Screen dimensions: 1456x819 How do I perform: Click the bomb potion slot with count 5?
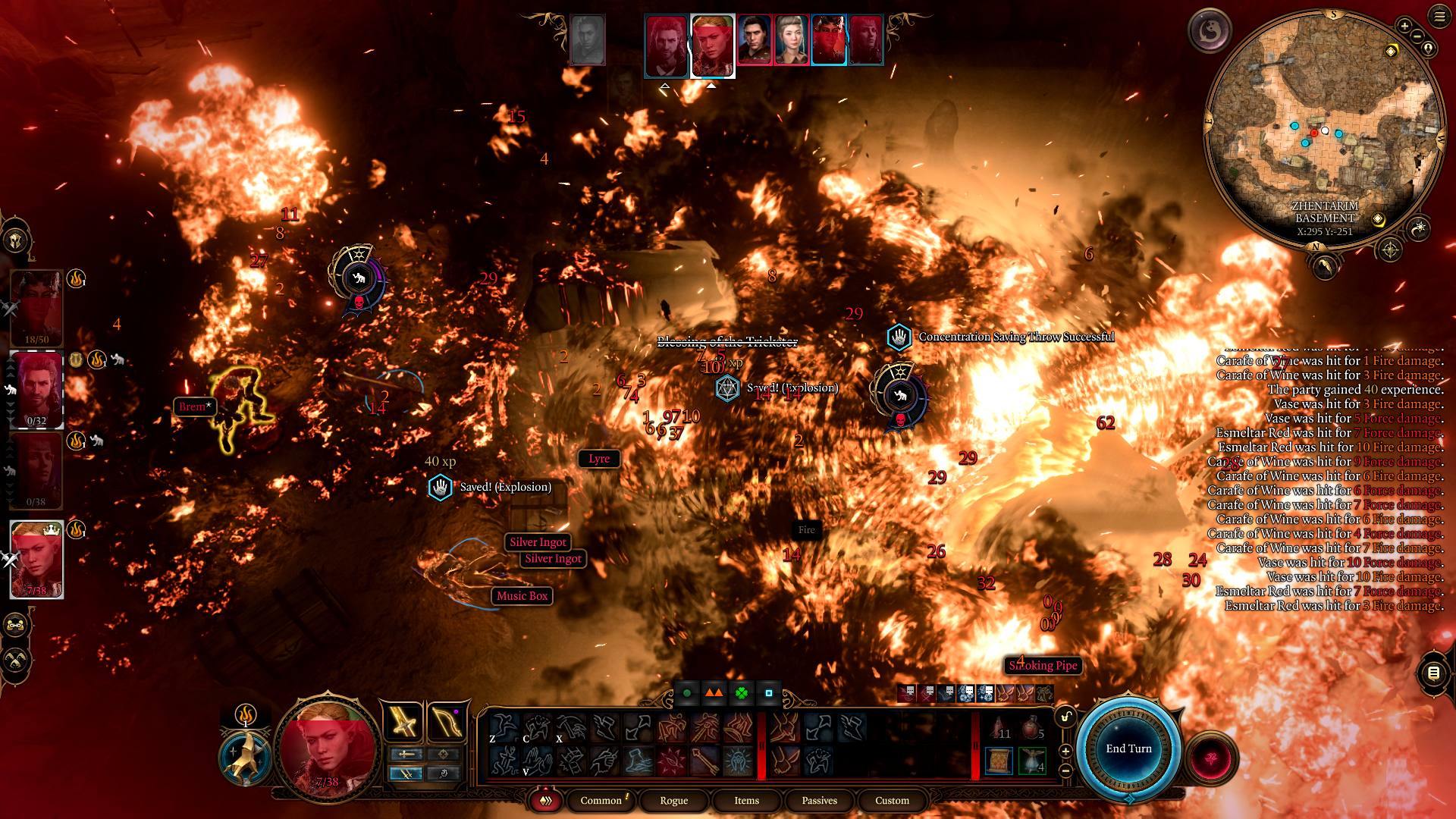(x=1032, y=728)
